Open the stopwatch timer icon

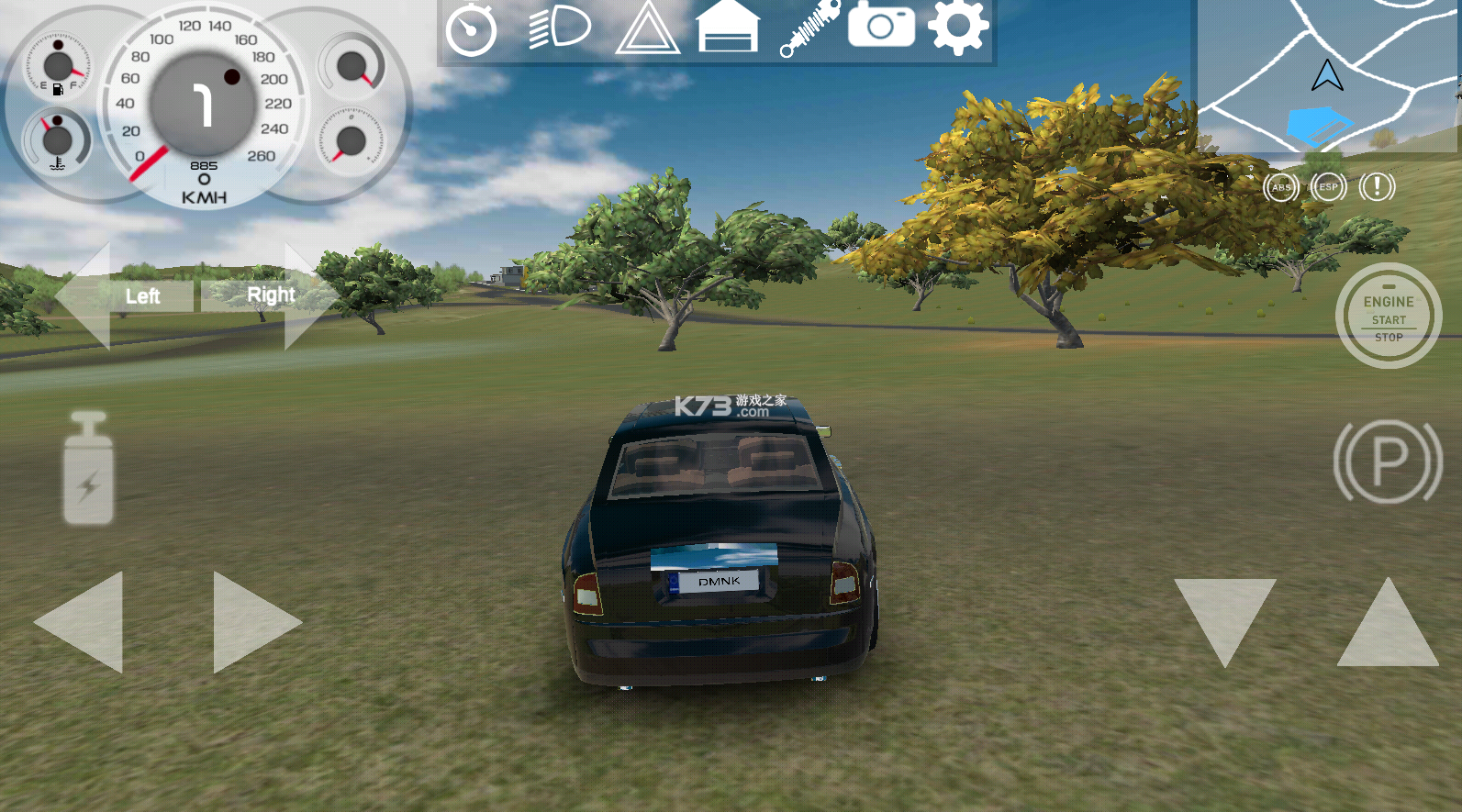pyautogui.click(x=471, y=29)
